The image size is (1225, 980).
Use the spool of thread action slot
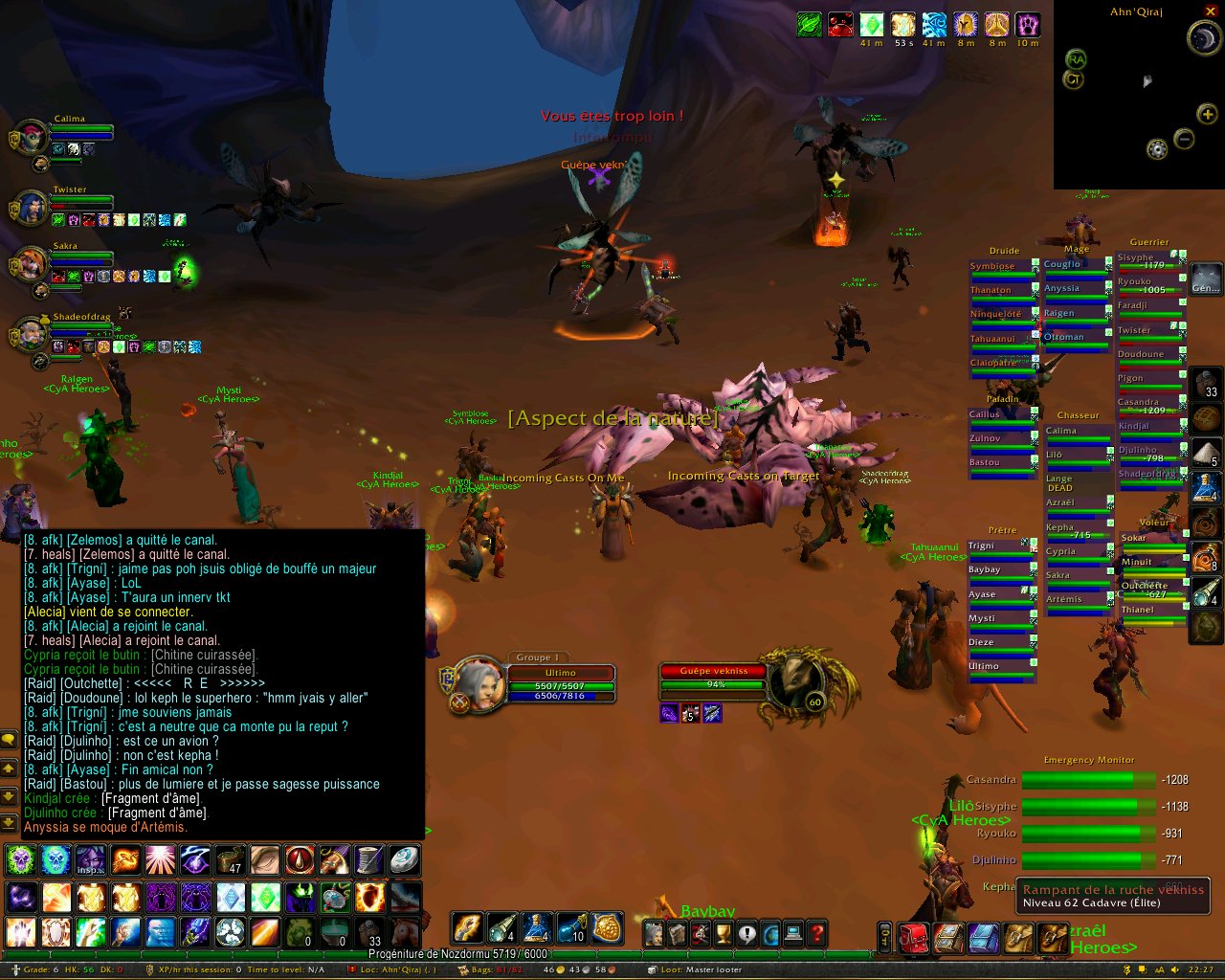pos(369,860)
